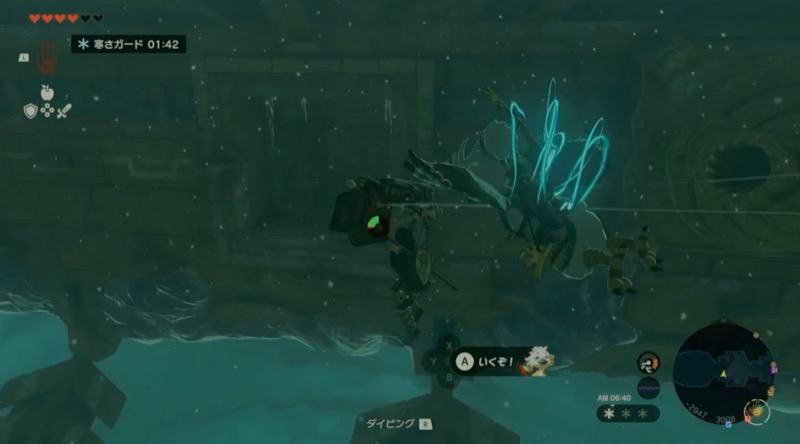The width and height of the screenshot is (800, 444).
Task: Choose the apple quick-item icon
Action: point(46,92)
